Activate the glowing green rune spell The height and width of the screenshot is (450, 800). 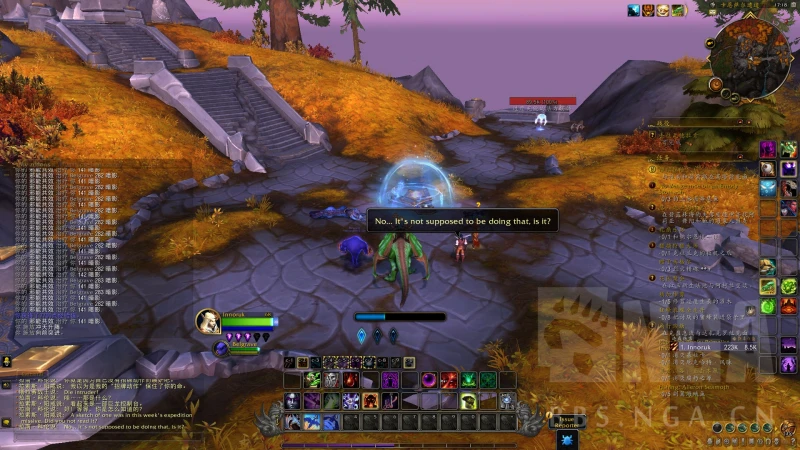click(468, 380)
